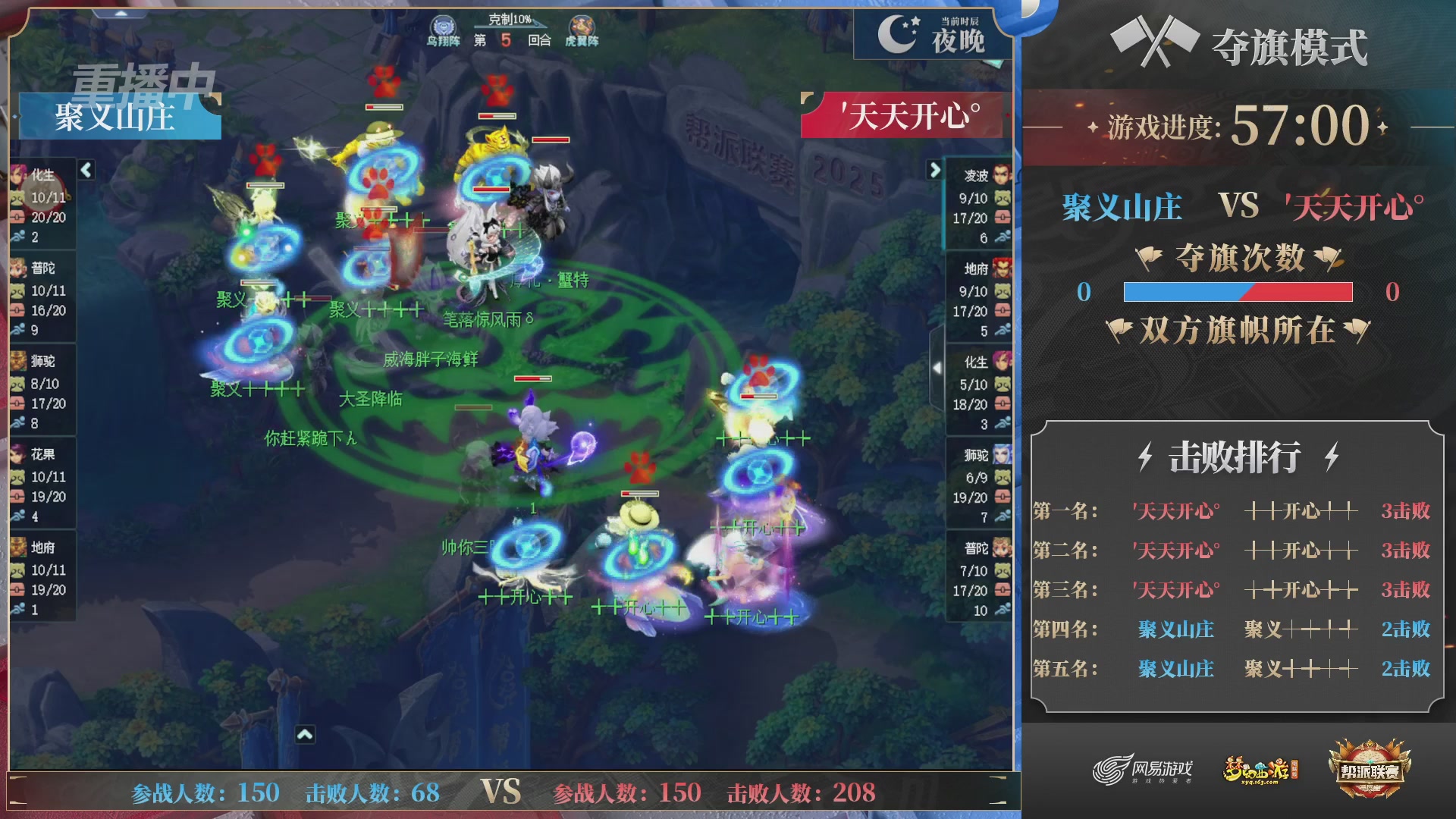
Task: Collapse the left team roster panel arrow
Action: coord(86,171)
